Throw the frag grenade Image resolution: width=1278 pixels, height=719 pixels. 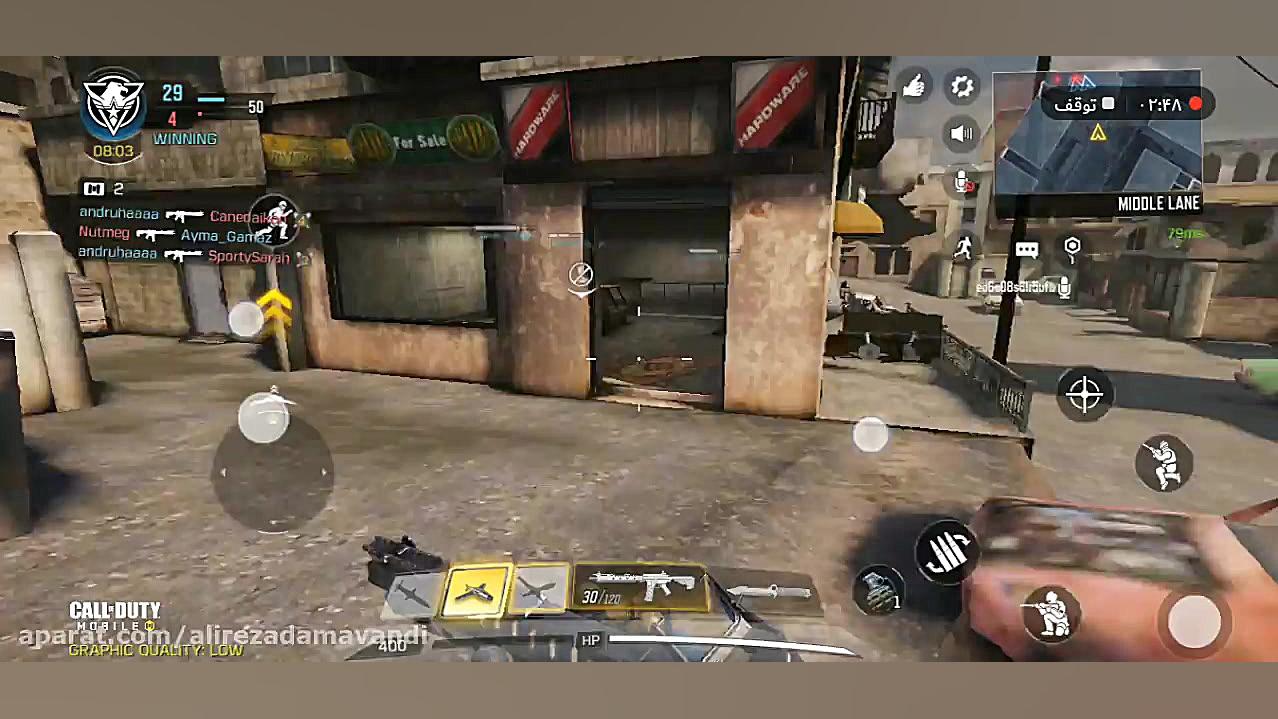[x=878, y=588]
